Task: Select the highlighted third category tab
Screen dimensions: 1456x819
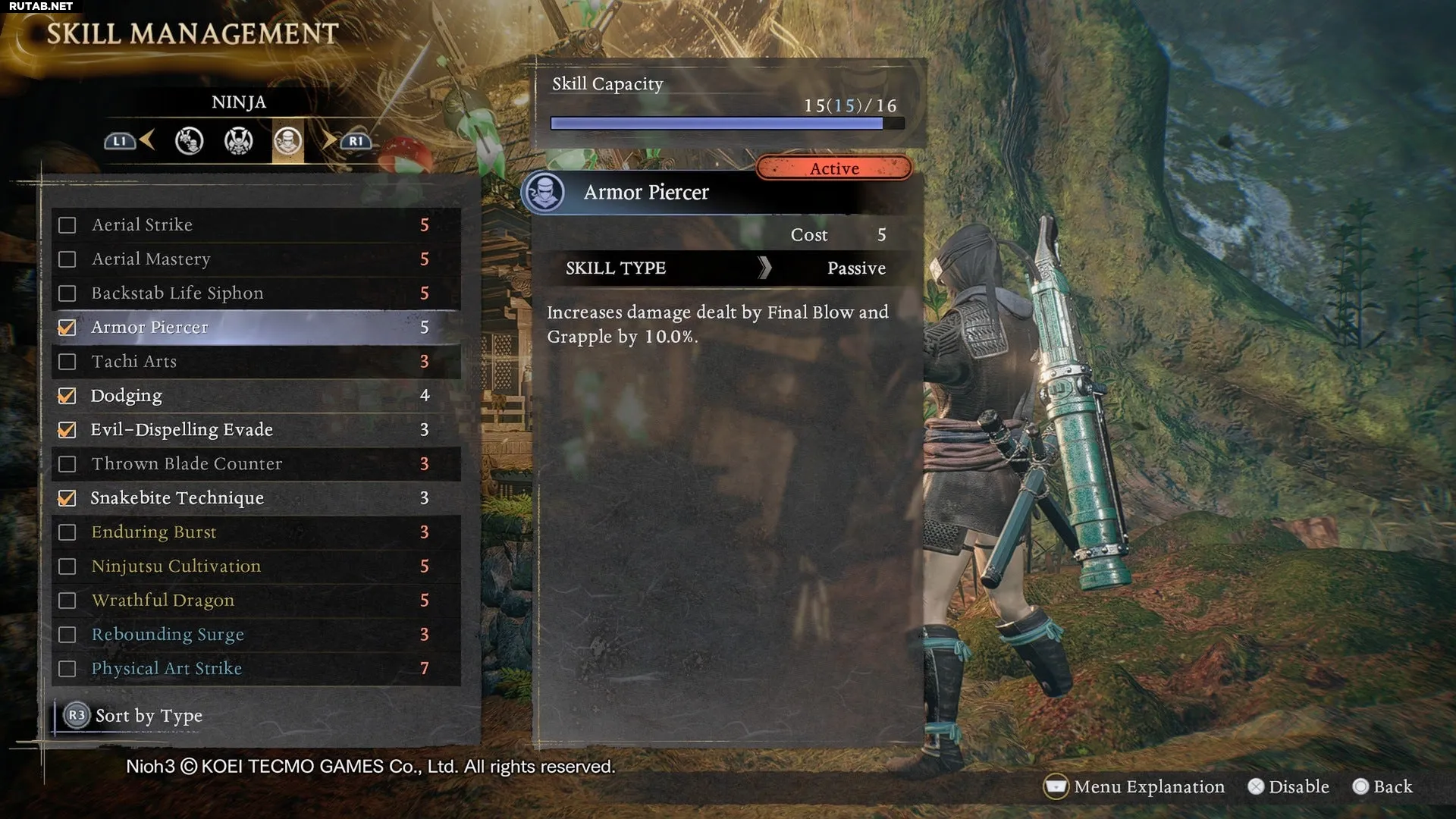Action: pyautogui.click(x=288, y=141)
